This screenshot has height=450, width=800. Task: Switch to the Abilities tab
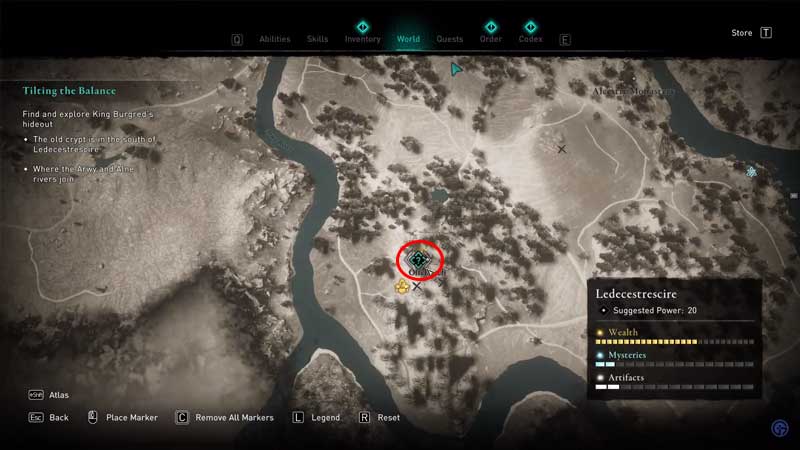tap(274, 40)
